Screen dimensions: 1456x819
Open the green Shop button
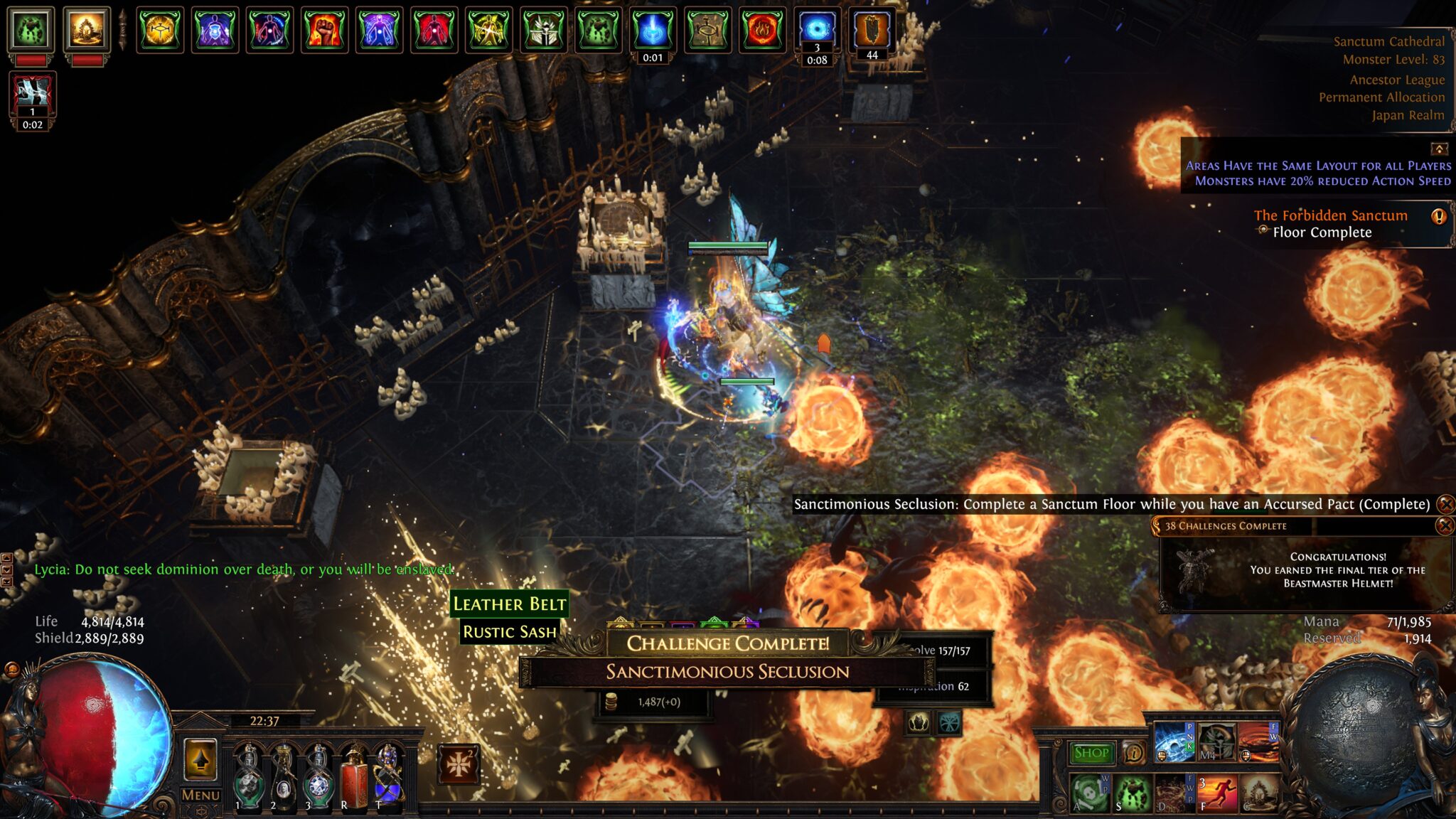pyautogui.click(x=1091, y=753)
